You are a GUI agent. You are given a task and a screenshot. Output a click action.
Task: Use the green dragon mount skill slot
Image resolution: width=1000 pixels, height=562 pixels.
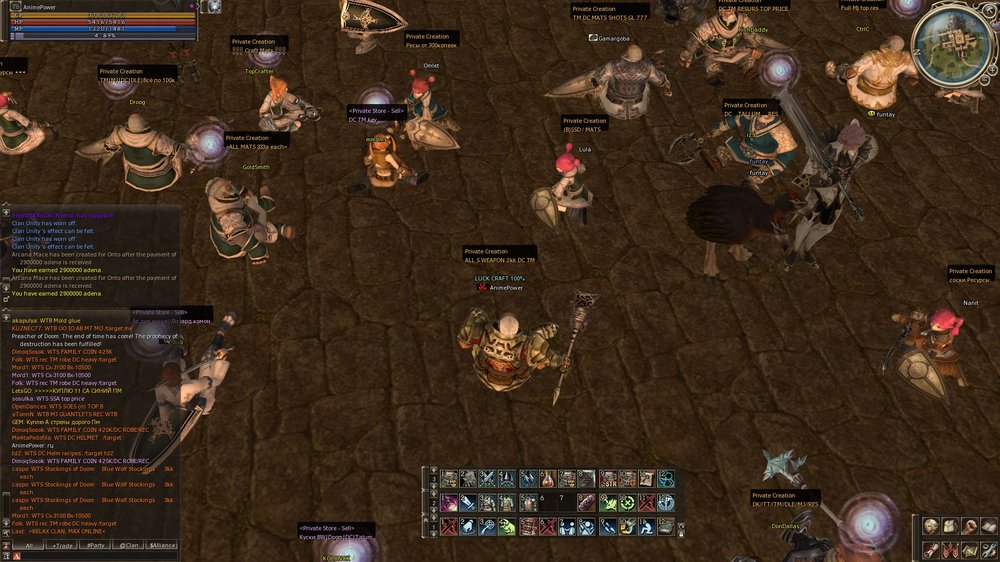click(508, 526)
